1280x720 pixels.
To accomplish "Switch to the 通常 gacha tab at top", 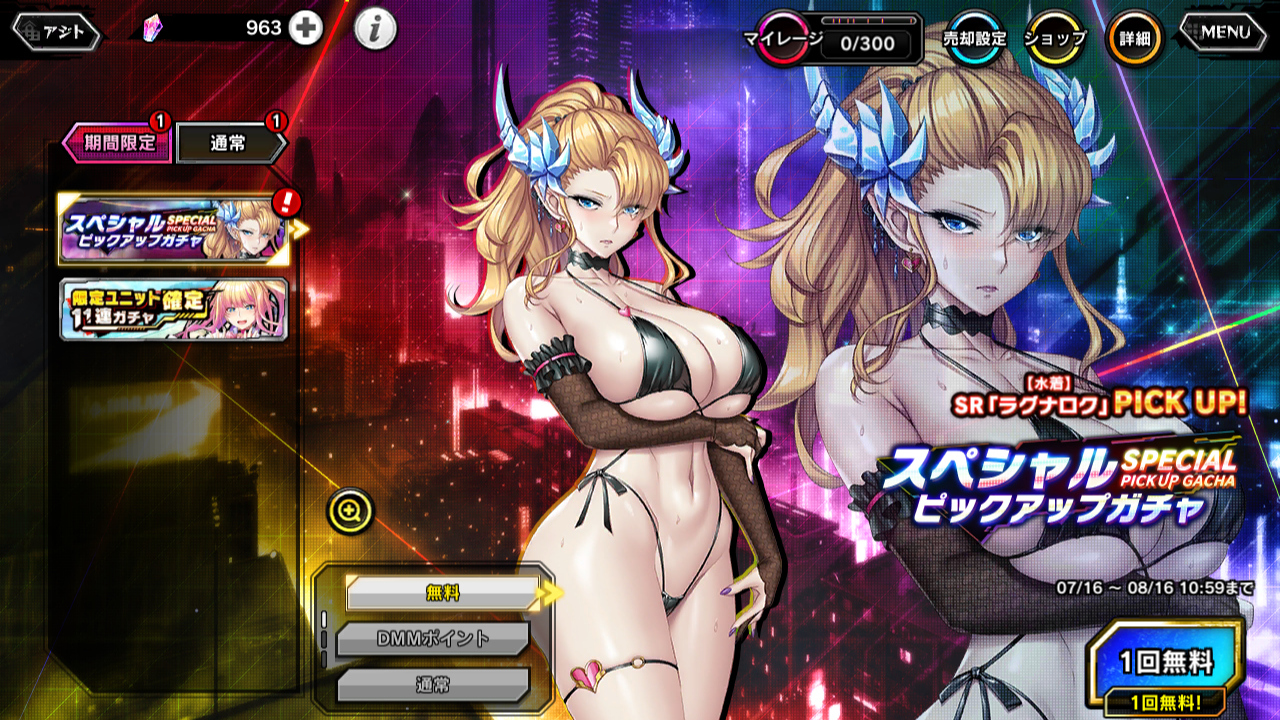I will tap(230, 143).
